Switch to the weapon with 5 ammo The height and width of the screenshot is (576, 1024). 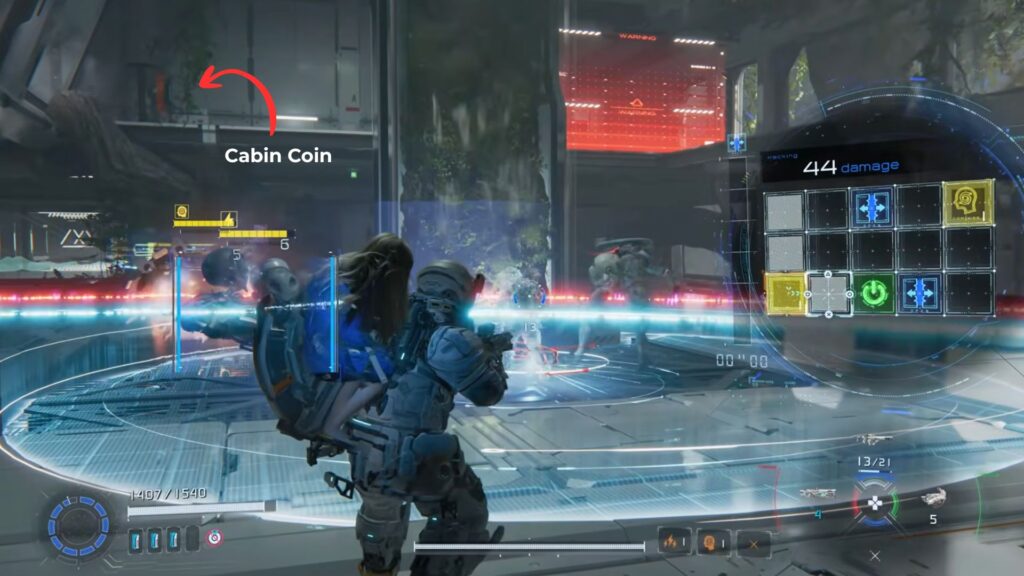click(x=933, y=498)
